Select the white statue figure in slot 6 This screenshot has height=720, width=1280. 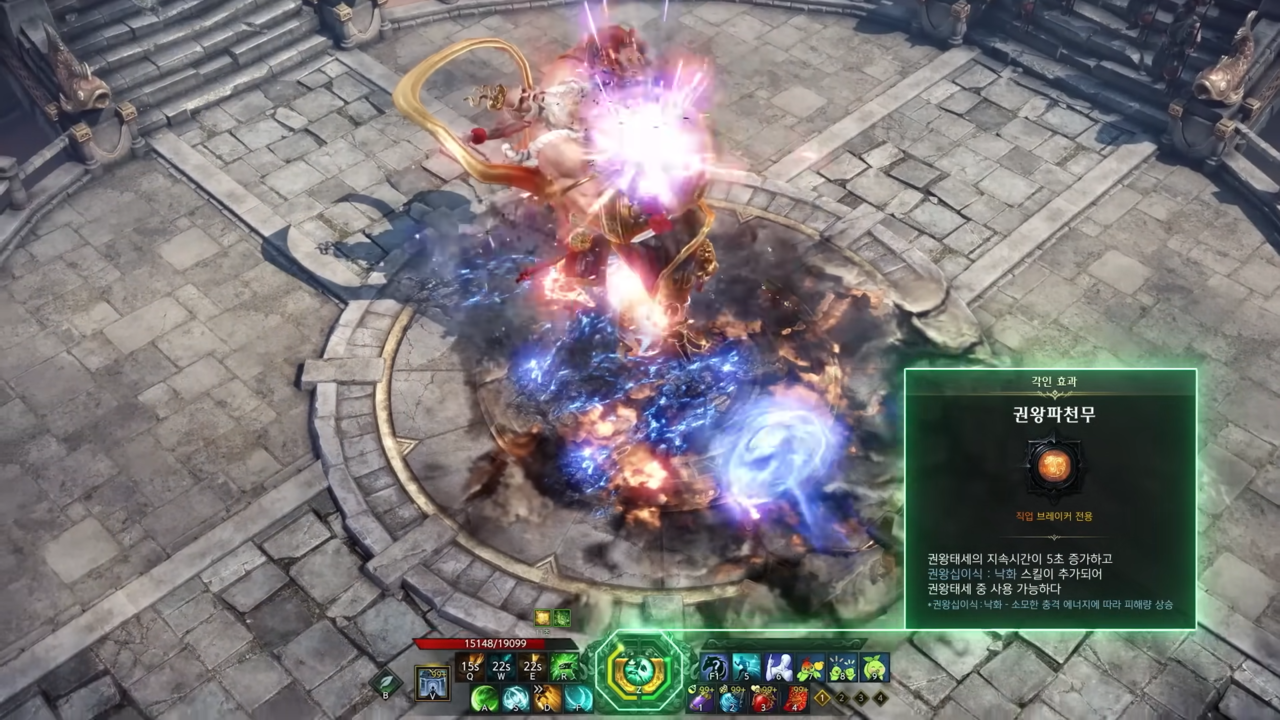click(778, 666)
